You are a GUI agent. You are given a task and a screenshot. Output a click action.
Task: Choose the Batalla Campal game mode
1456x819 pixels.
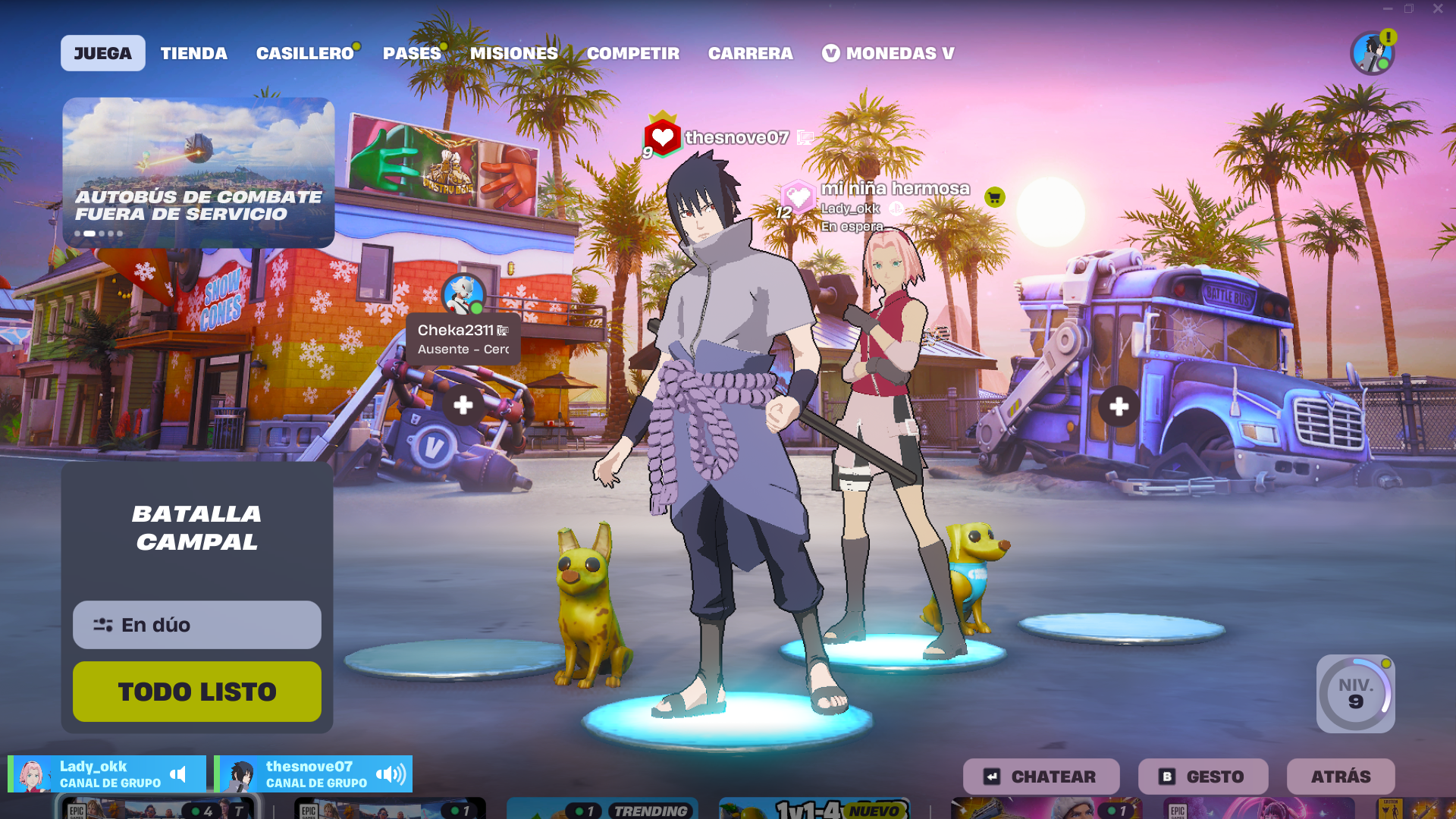click(196, 528)
